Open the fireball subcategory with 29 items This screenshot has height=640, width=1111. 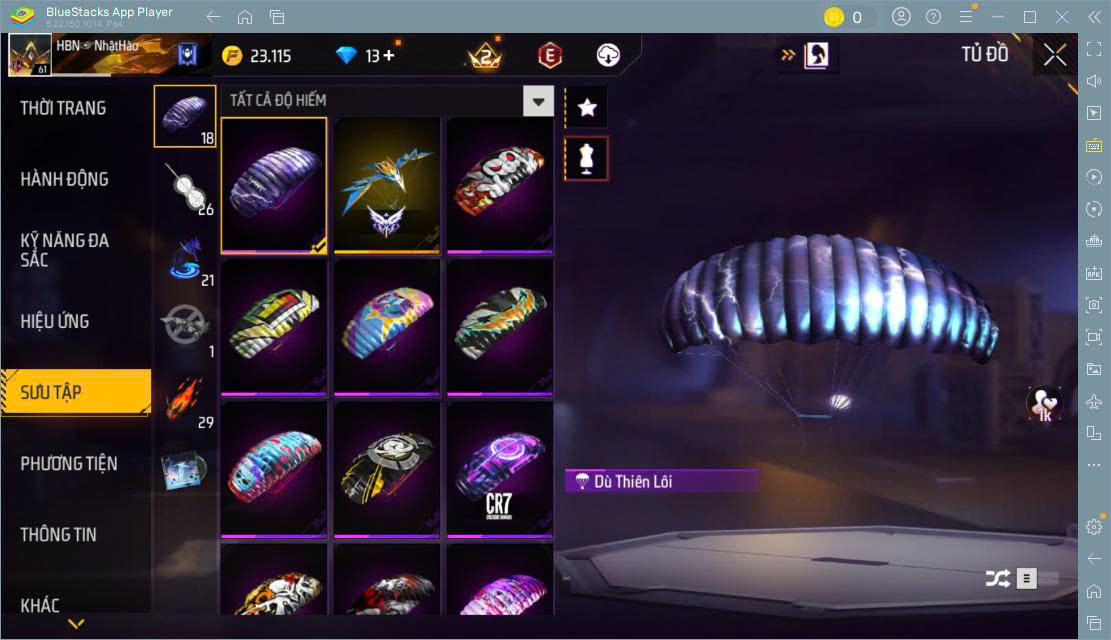pyautogui.click(x=184, y=400)
